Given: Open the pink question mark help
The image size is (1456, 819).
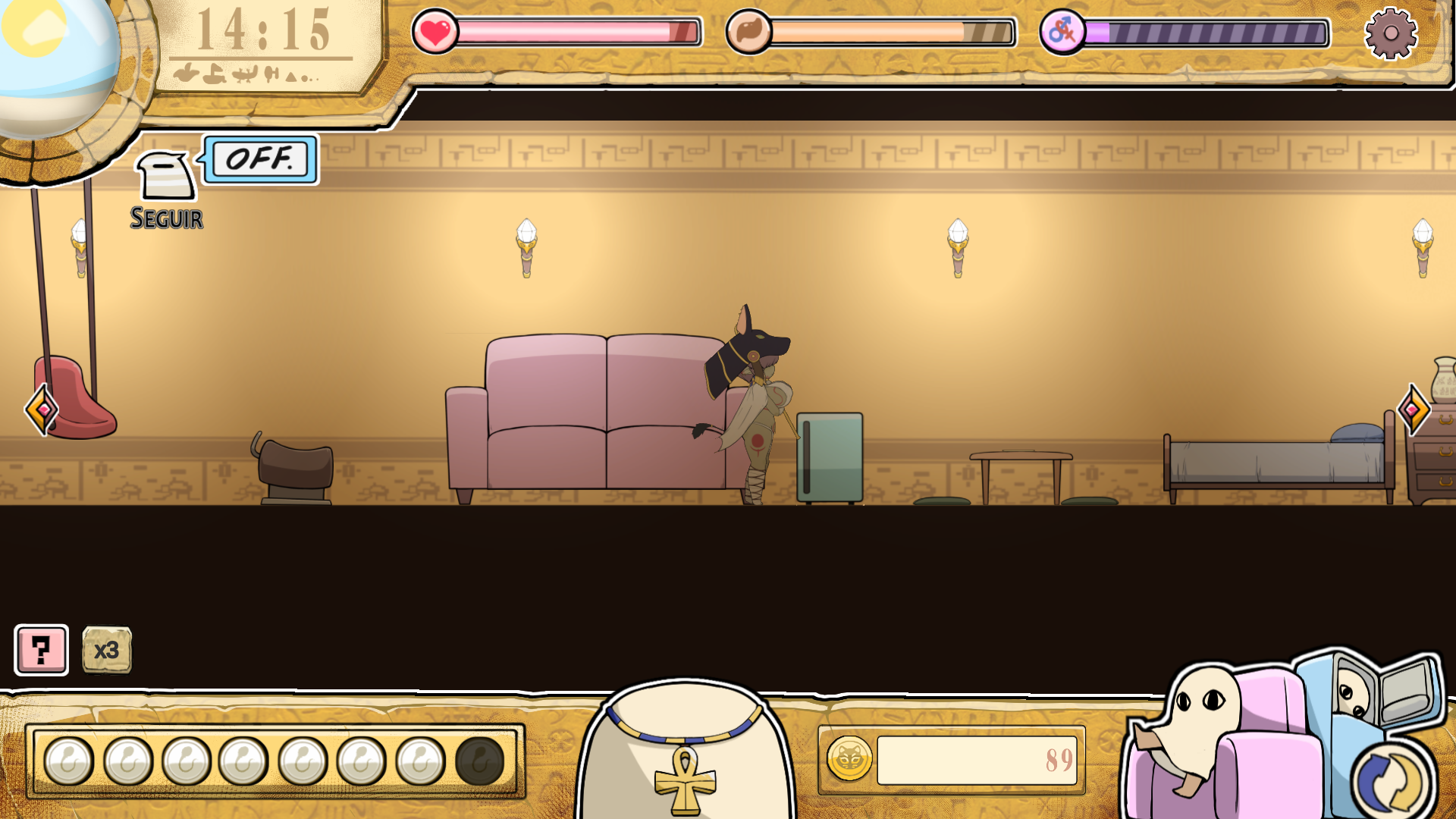Looking at the screenshot, I should pos(42,650).
